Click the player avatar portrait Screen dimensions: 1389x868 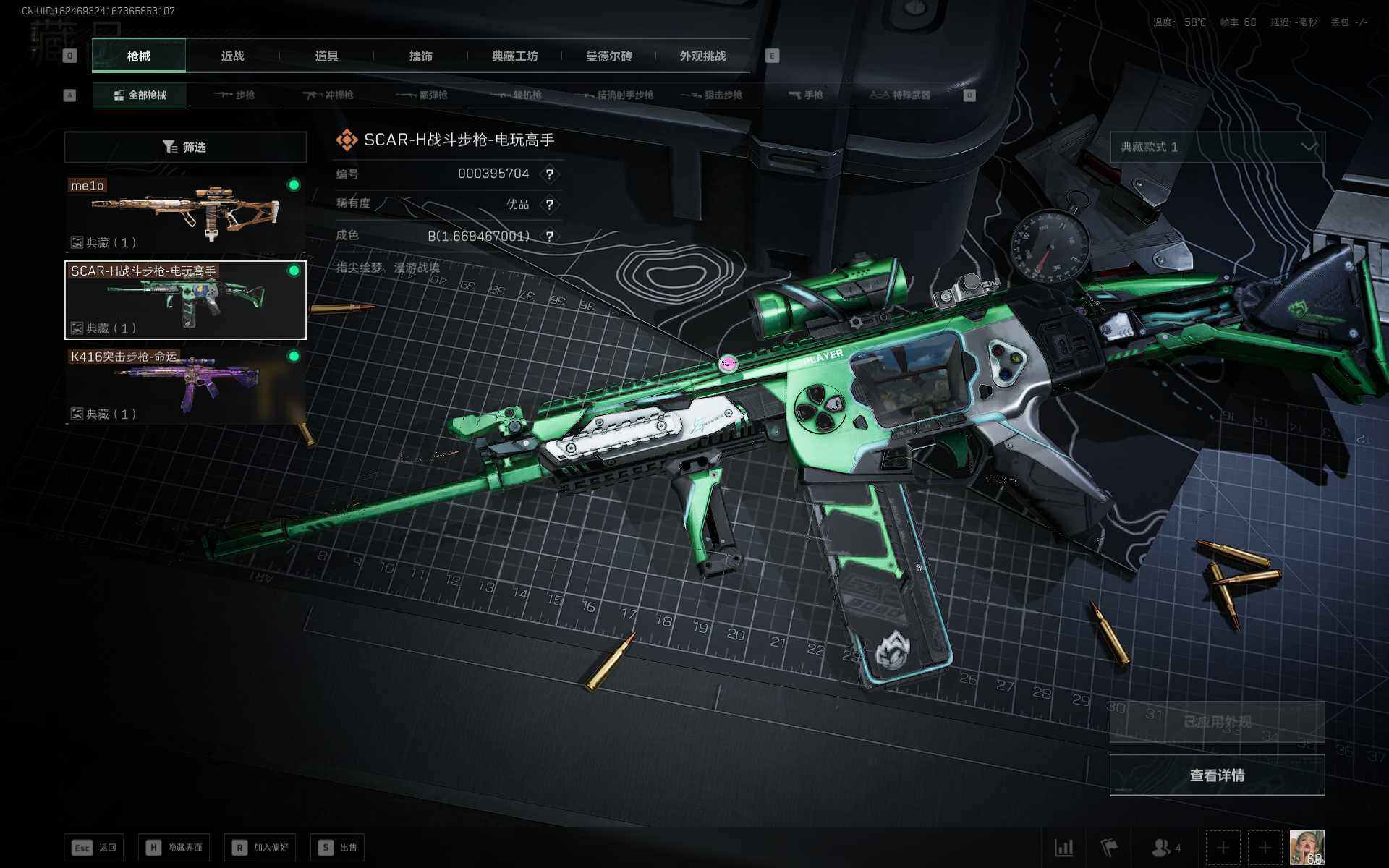(1307, 847)
